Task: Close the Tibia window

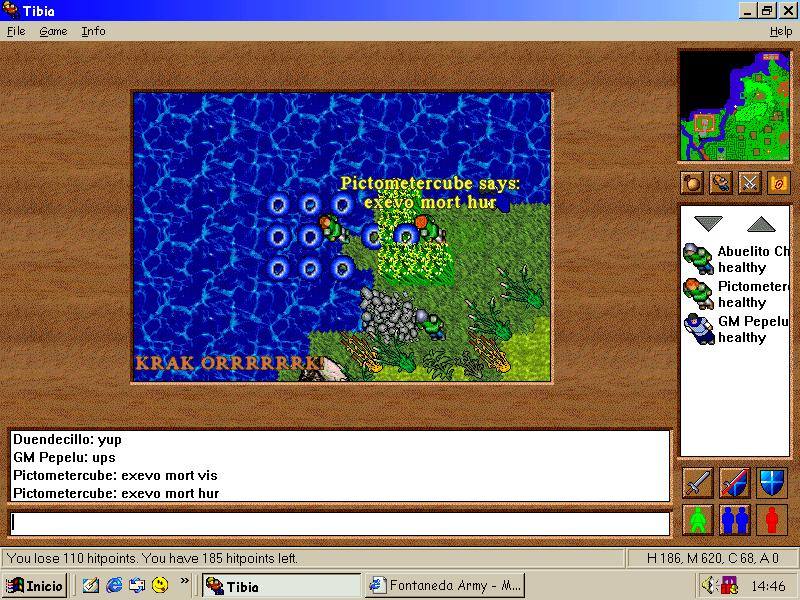Action: (788, 11)
